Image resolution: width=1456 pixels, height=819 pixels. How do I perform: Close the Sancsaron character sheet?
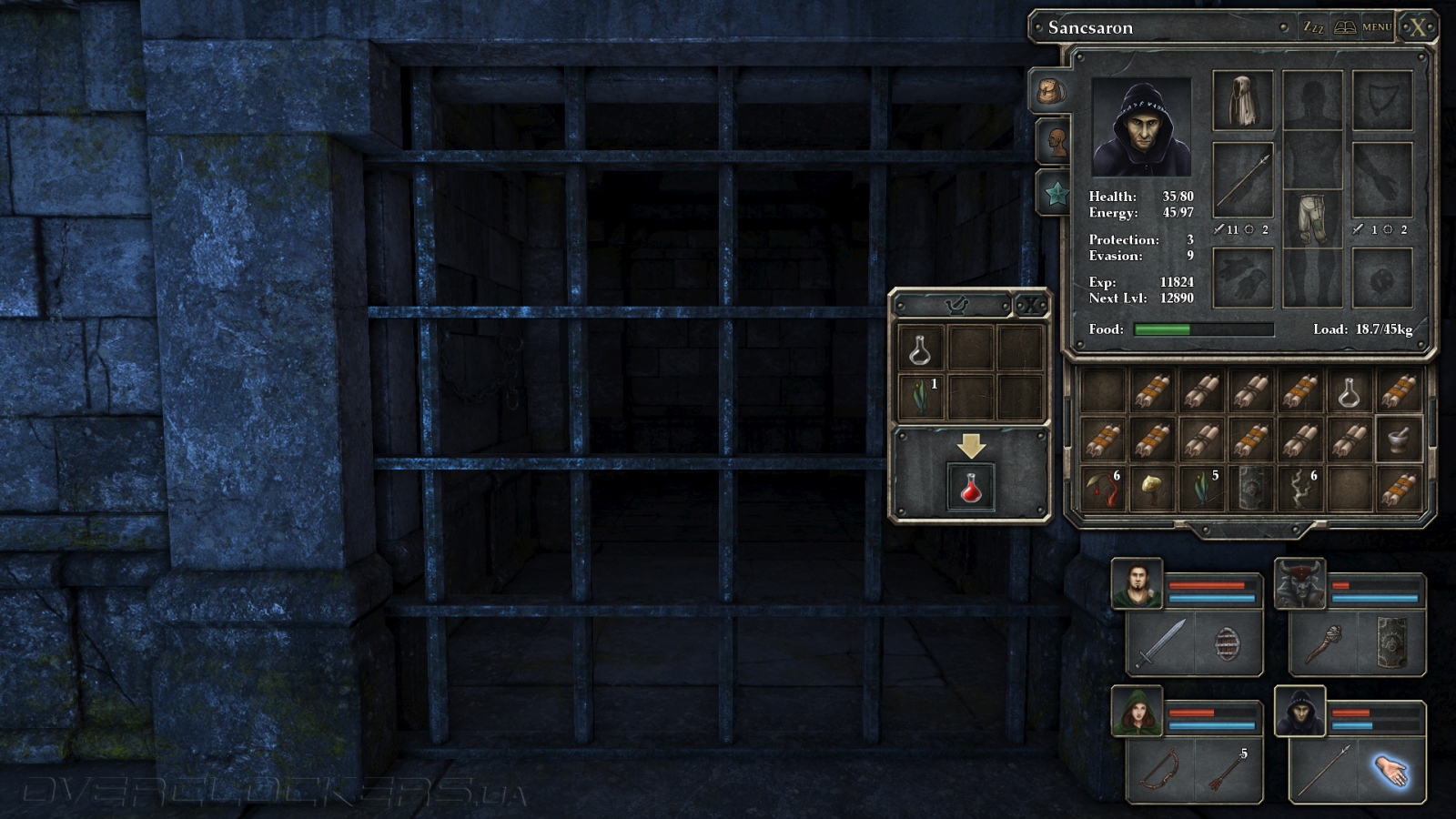(x=1418, y=27)
